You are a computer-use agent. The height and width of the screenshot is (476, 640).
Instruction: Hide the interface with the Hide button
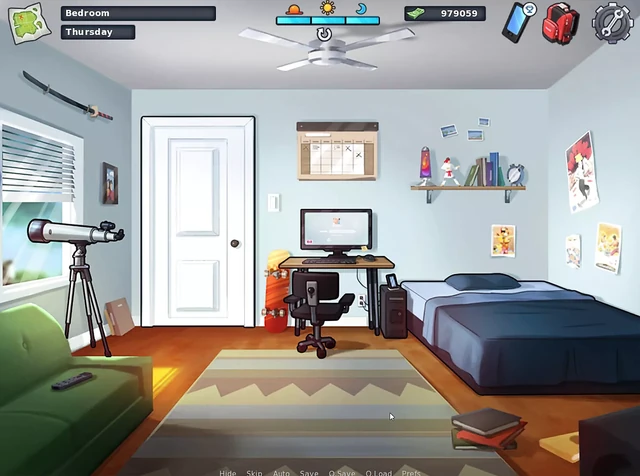click(228, 472)
